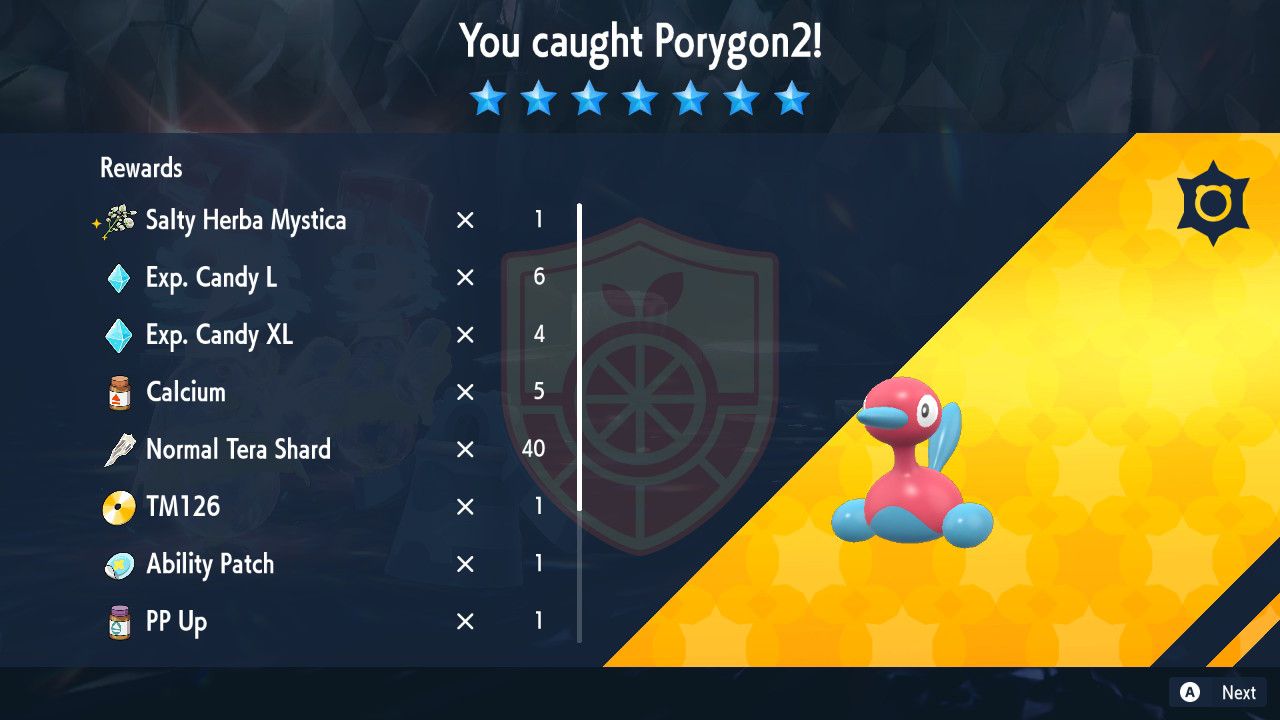This screenshot has height=720, width=1280.
Task: Click the quantity 6 beside Exp. Candy L
Action: coord(538,278)
